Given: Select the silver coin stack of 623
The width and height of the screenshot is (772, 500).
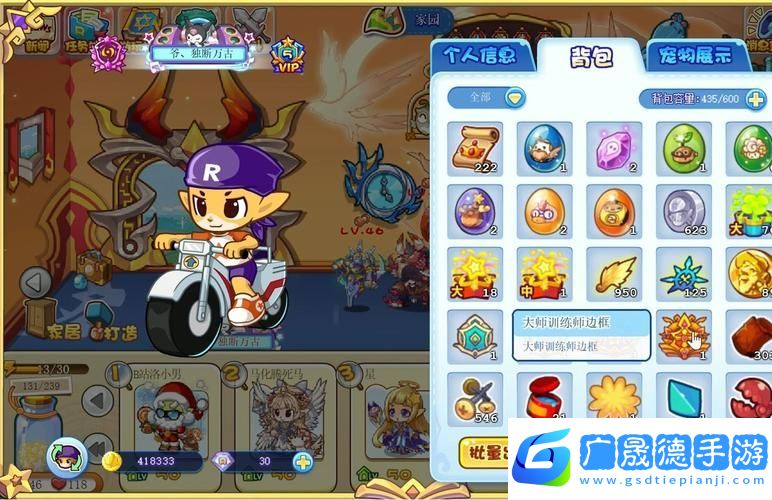Looking at the screenshot, I should pyautogui.click(x=684, y=211).
